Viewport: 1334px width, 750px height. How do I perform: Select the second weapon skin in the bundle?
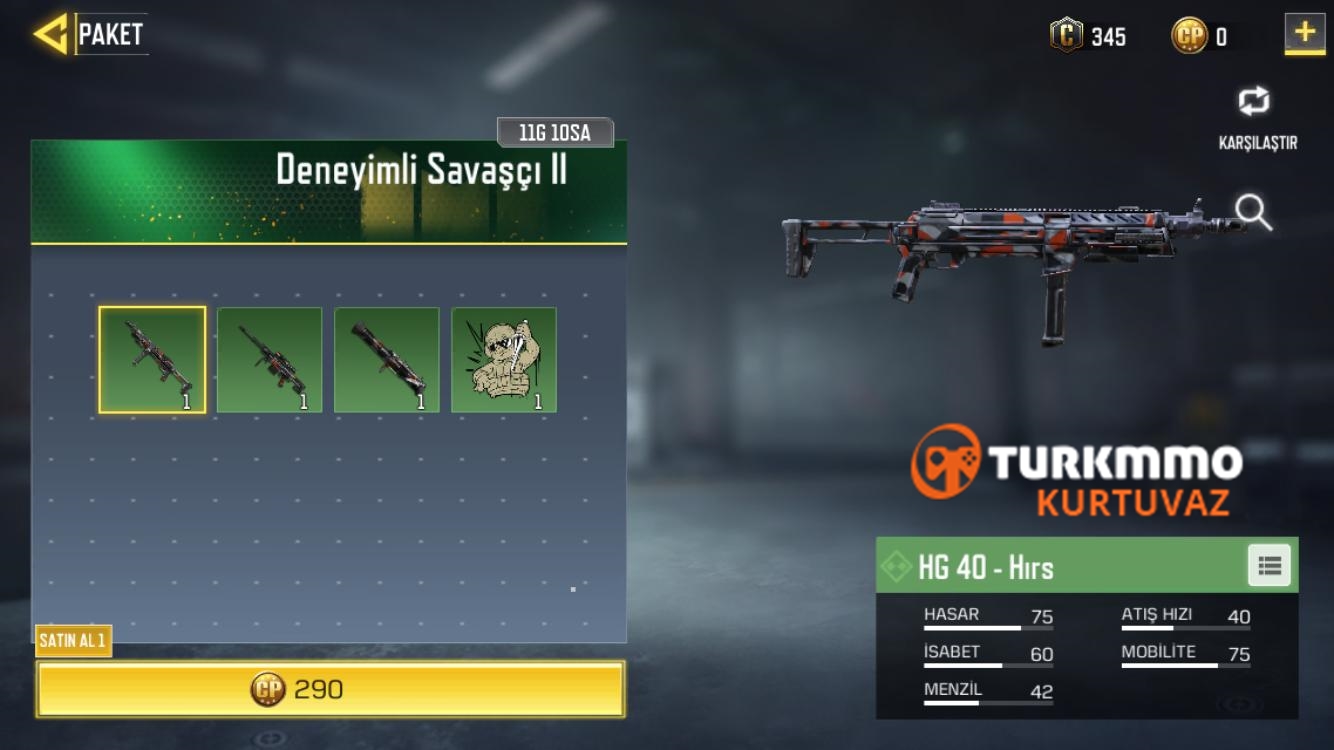tap(269, 359)
